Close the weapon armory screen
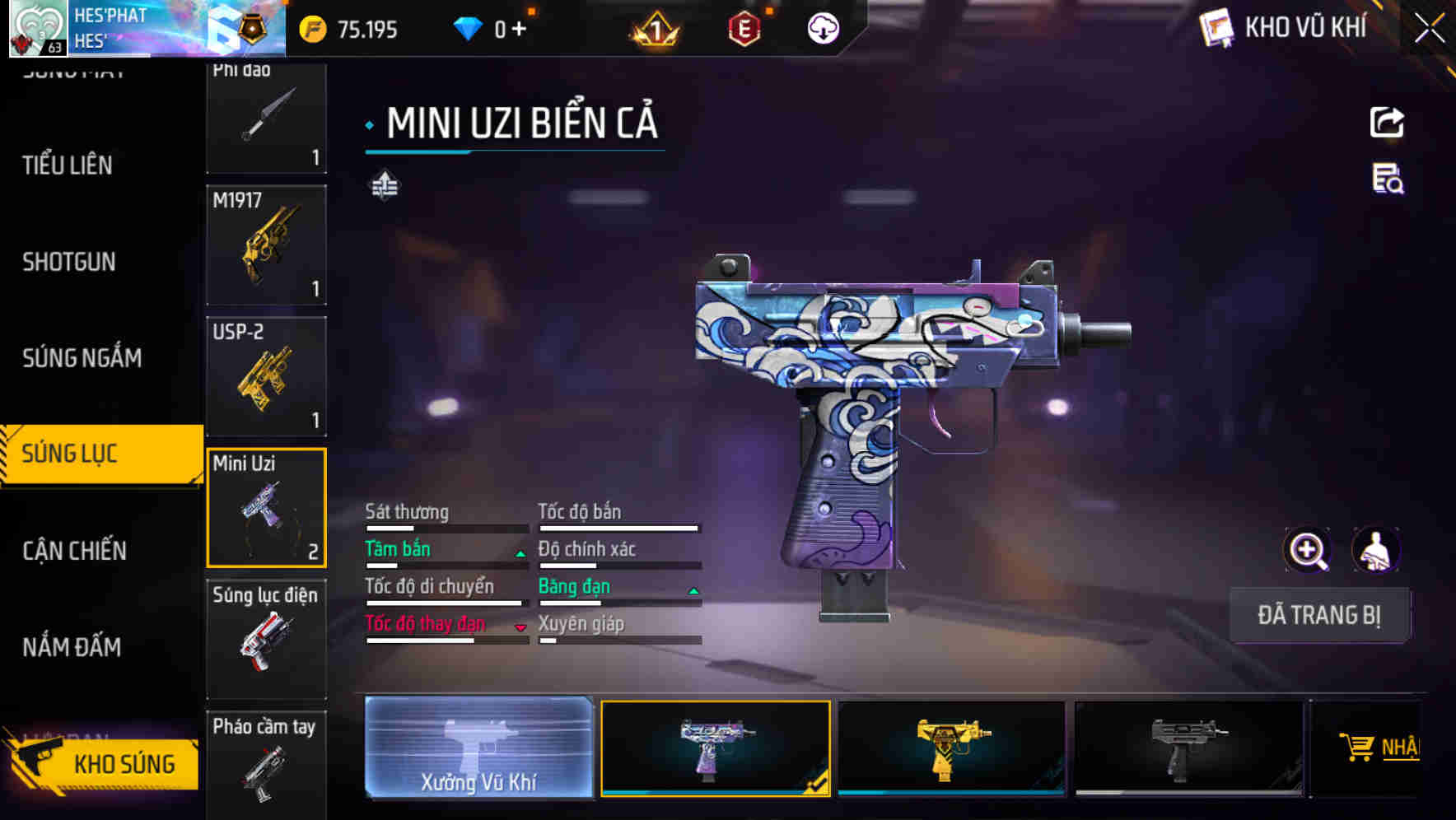The width and height of the screenshot is (1456, 820). point(1429,29)
